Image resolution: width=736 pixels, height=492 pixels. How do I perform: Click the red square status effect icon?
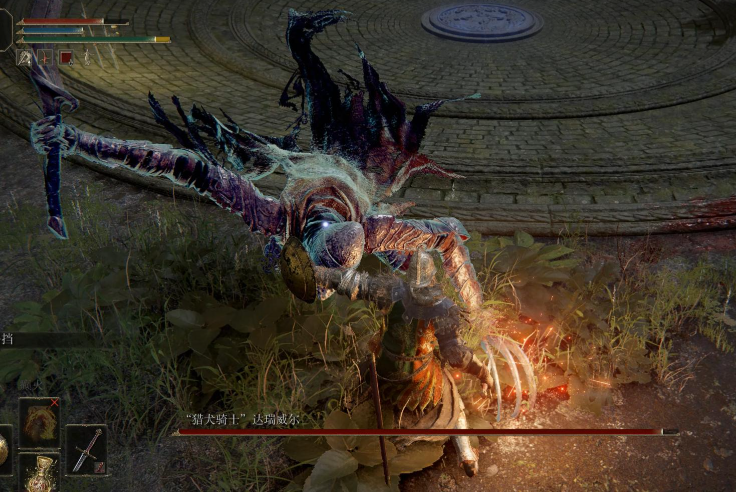pyautogui.click(x=65, y=58)
